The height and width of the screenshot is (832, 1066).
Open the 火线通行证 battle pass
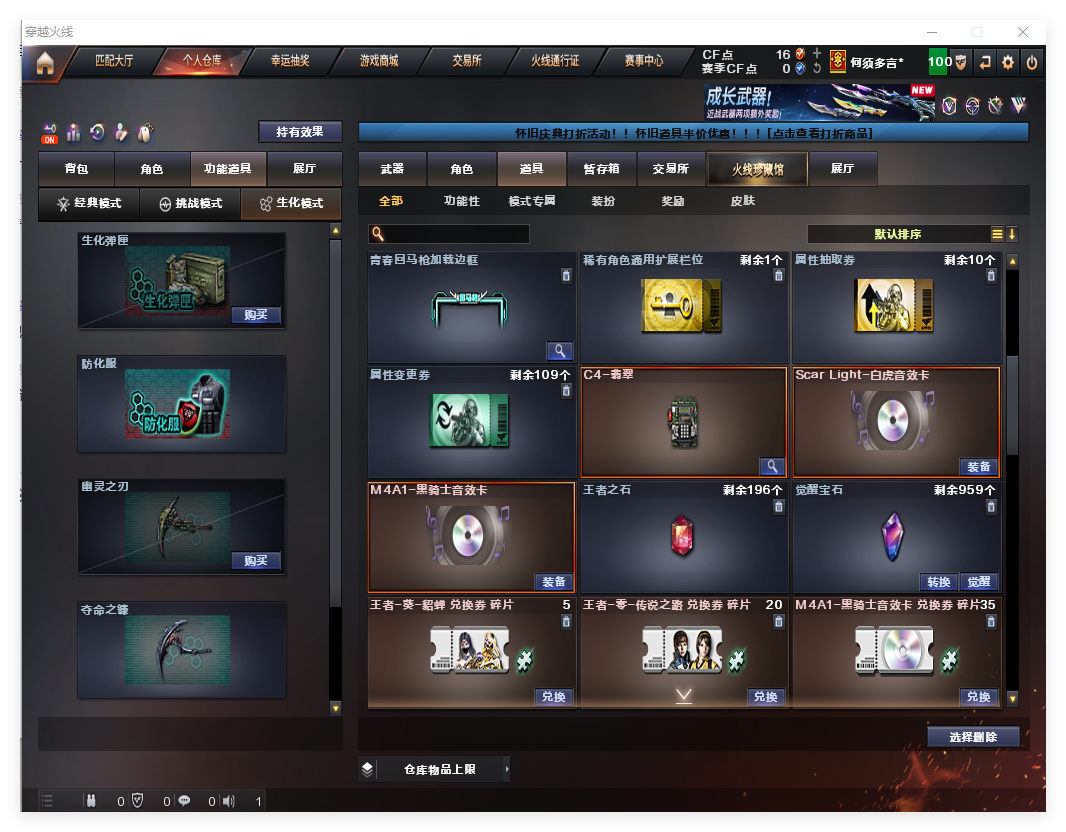[555, 61]
